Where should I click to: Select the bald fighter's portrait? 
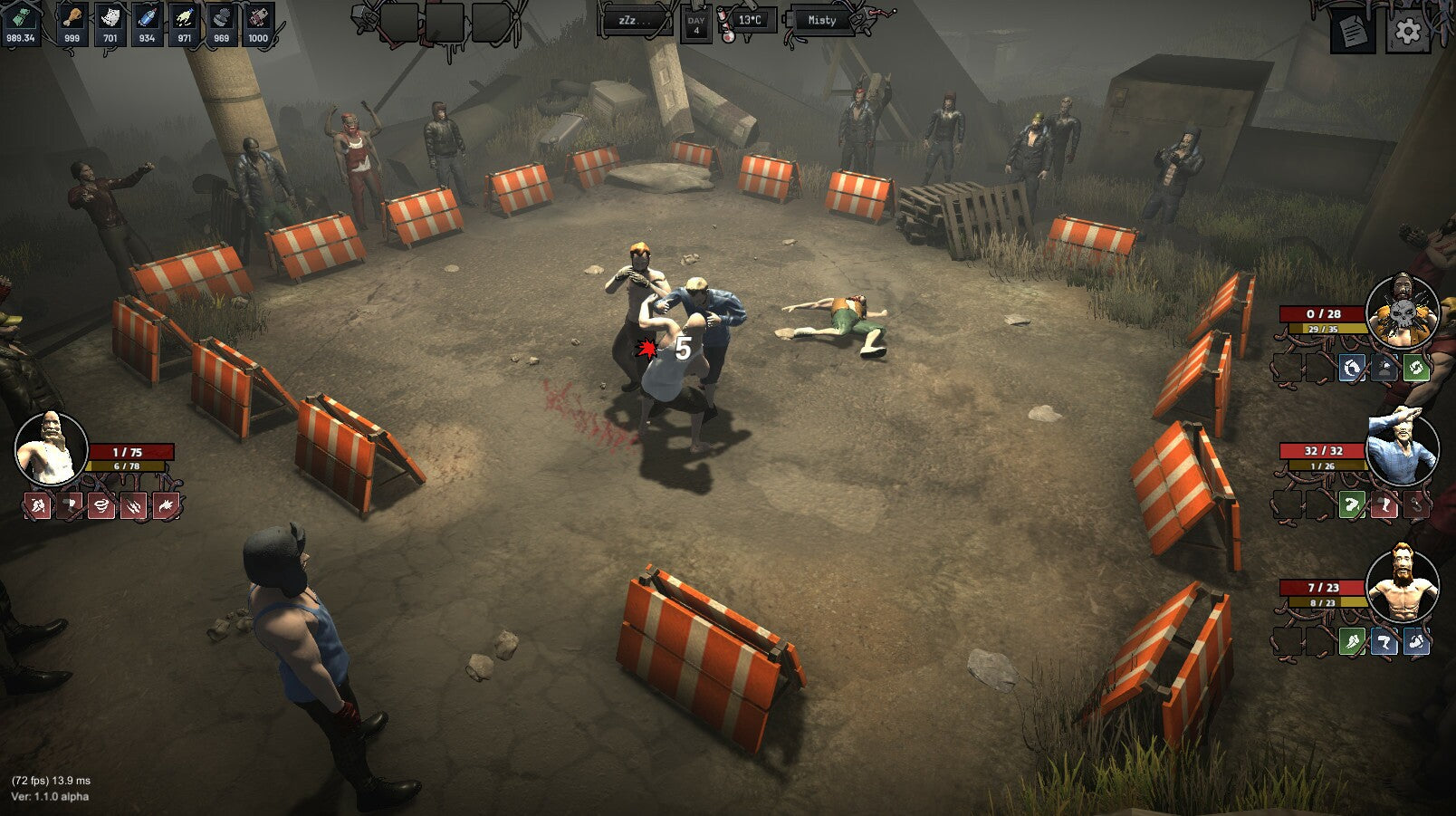pos(51,448)
